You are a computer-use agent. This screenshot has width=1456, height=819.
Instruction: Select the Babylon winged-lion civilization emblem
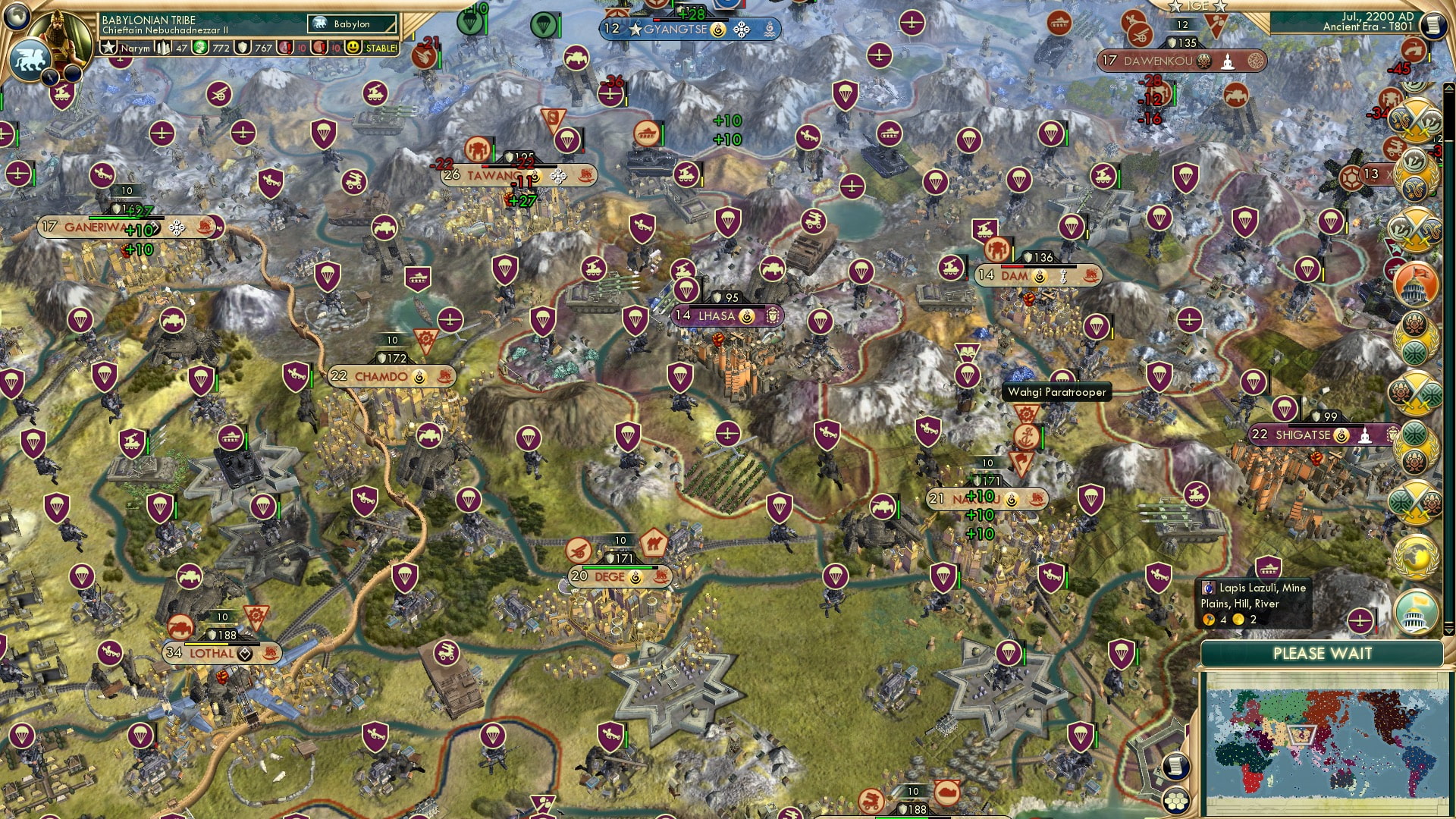(x=31, y=59)
